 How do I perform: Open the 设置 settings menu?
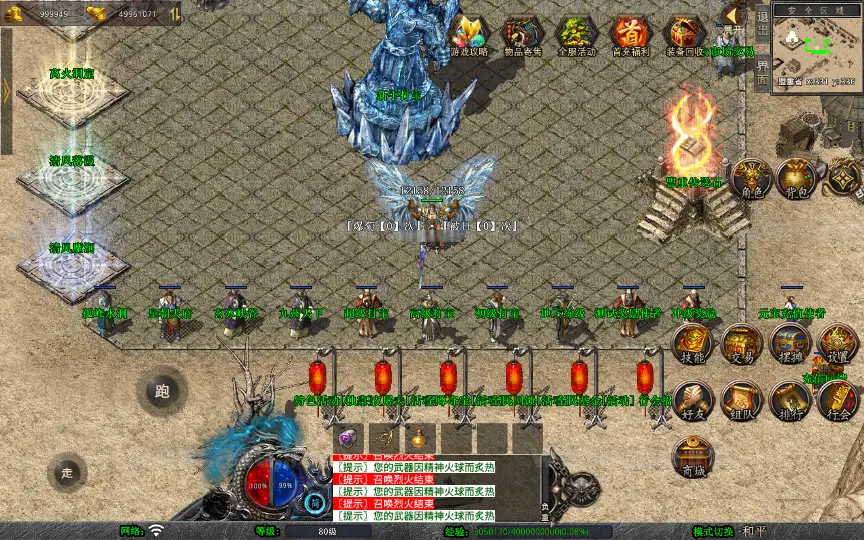[838, 345]
